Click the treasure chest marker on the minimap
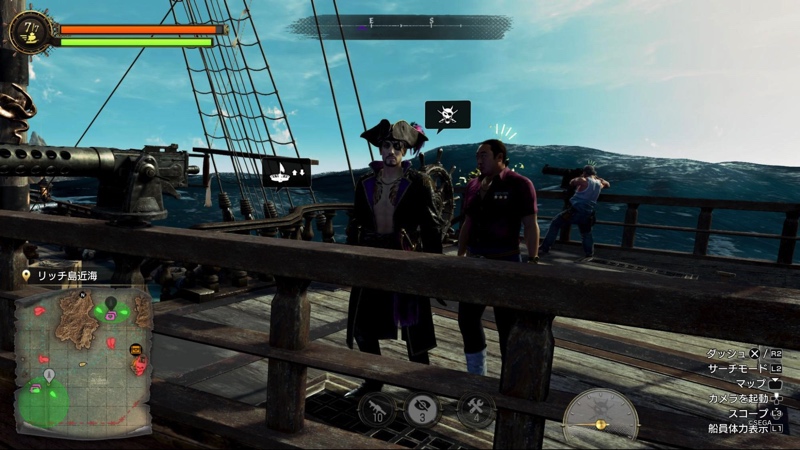Viewport: 800px width, 450px height. click(x=136, y=350)
